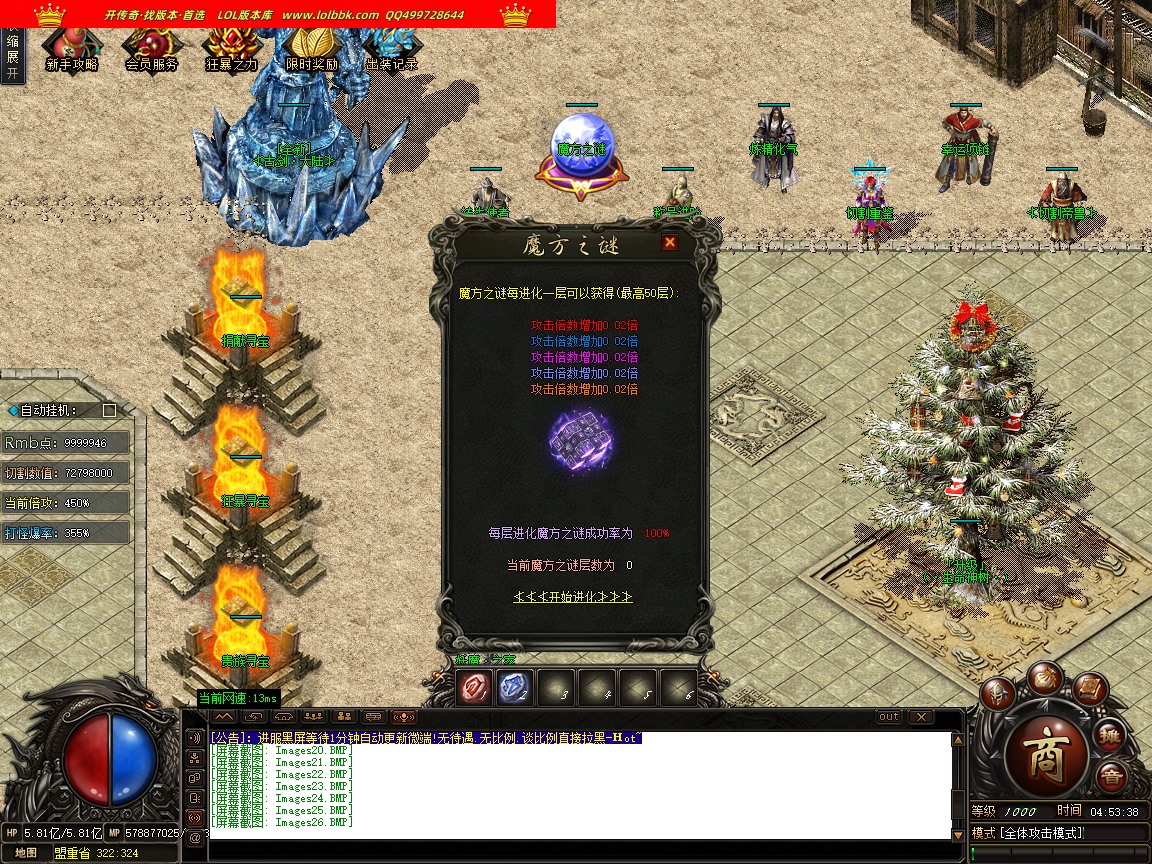The width and height of the screenshot is (1152, 864).
Task: Open the 狂暴之力 berserk power icon
Action: (231, 49)
